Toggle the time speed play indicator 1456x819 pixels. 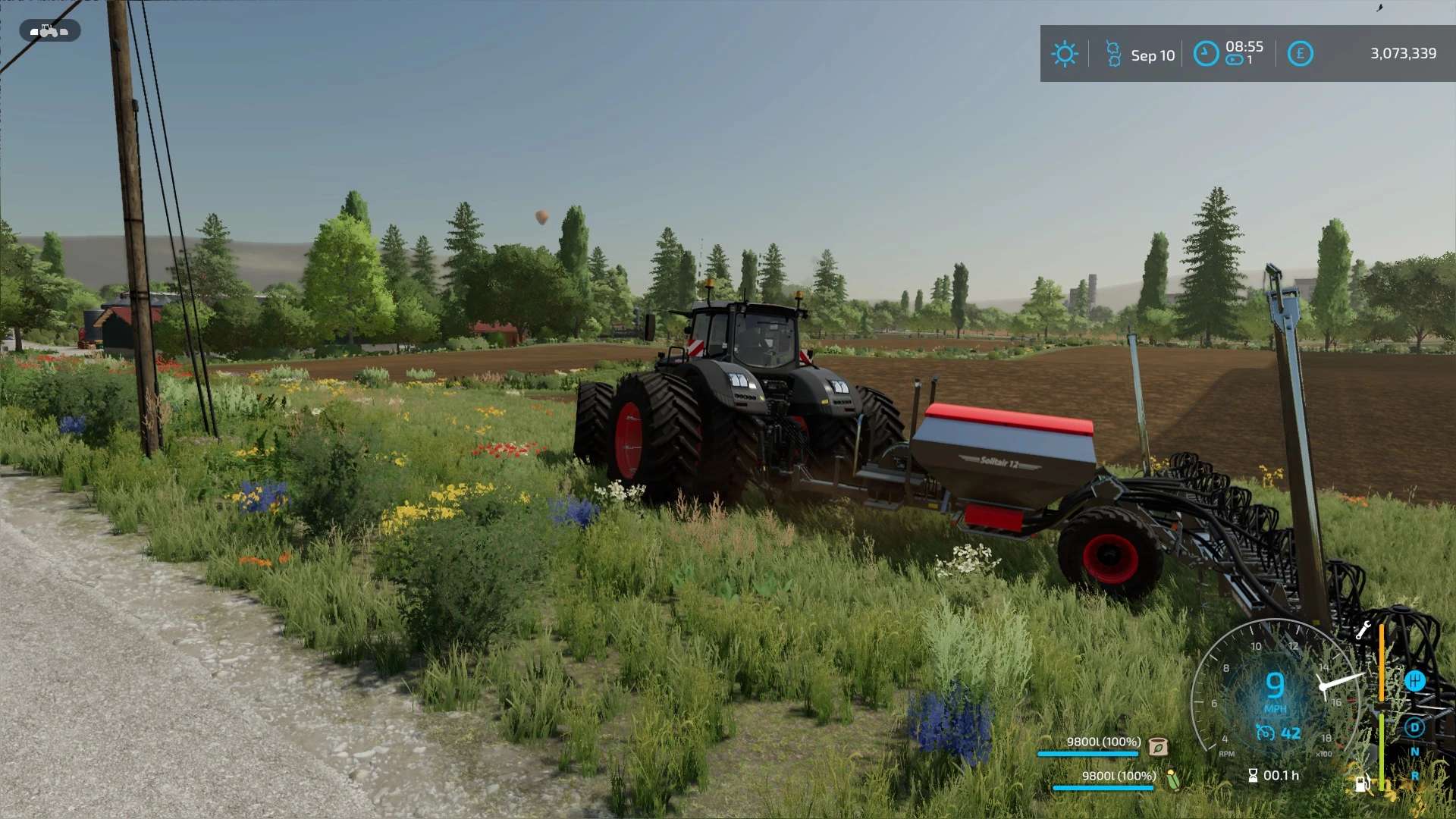[x=1235, y=61]
